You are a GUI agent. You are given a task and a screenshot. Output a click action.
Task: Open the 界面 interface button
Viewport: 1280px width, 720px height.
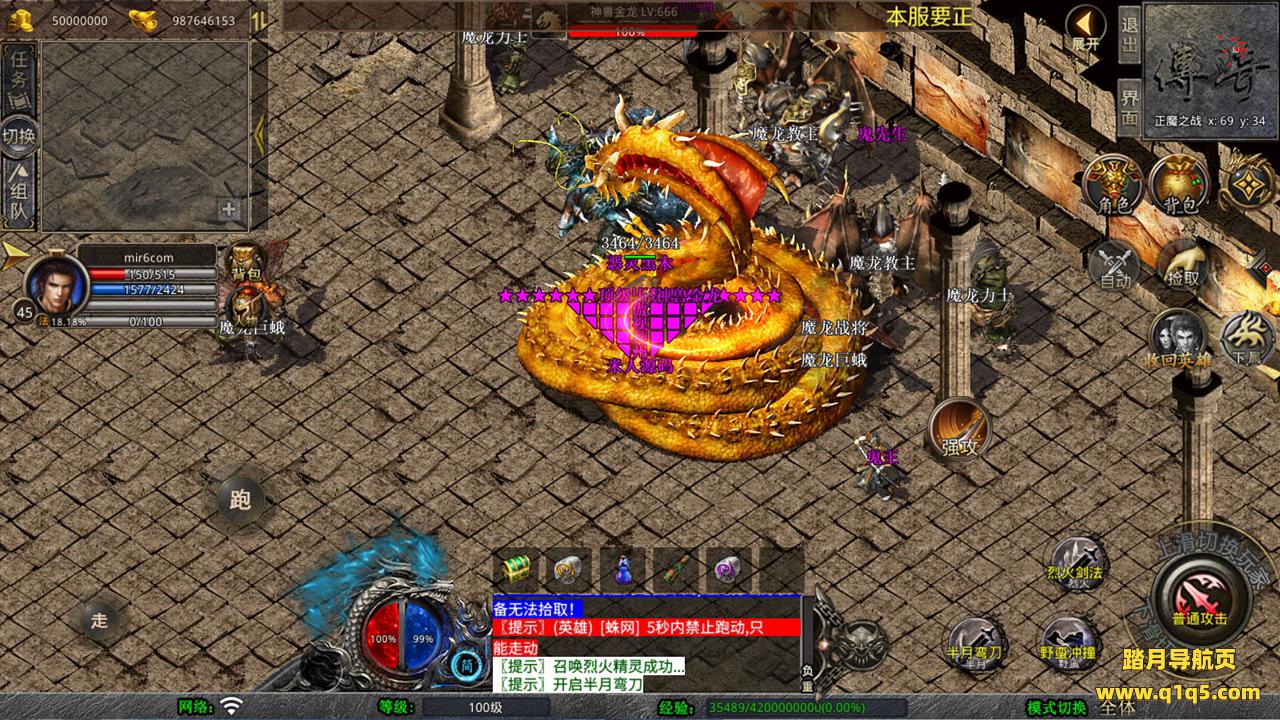click(x=1129, y=106)
